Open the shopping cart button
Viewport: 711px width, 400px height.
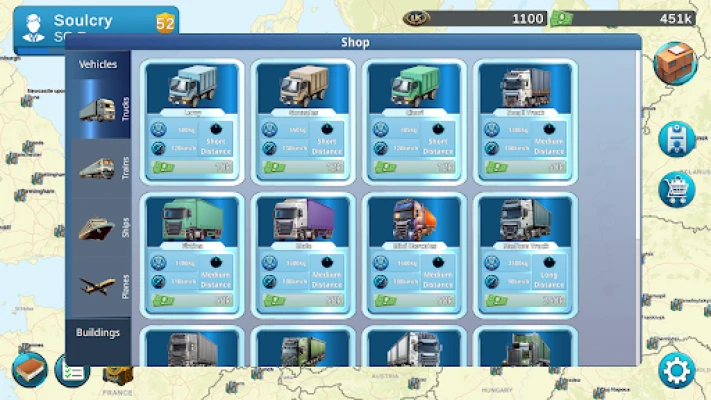click(x=676, y=188)
